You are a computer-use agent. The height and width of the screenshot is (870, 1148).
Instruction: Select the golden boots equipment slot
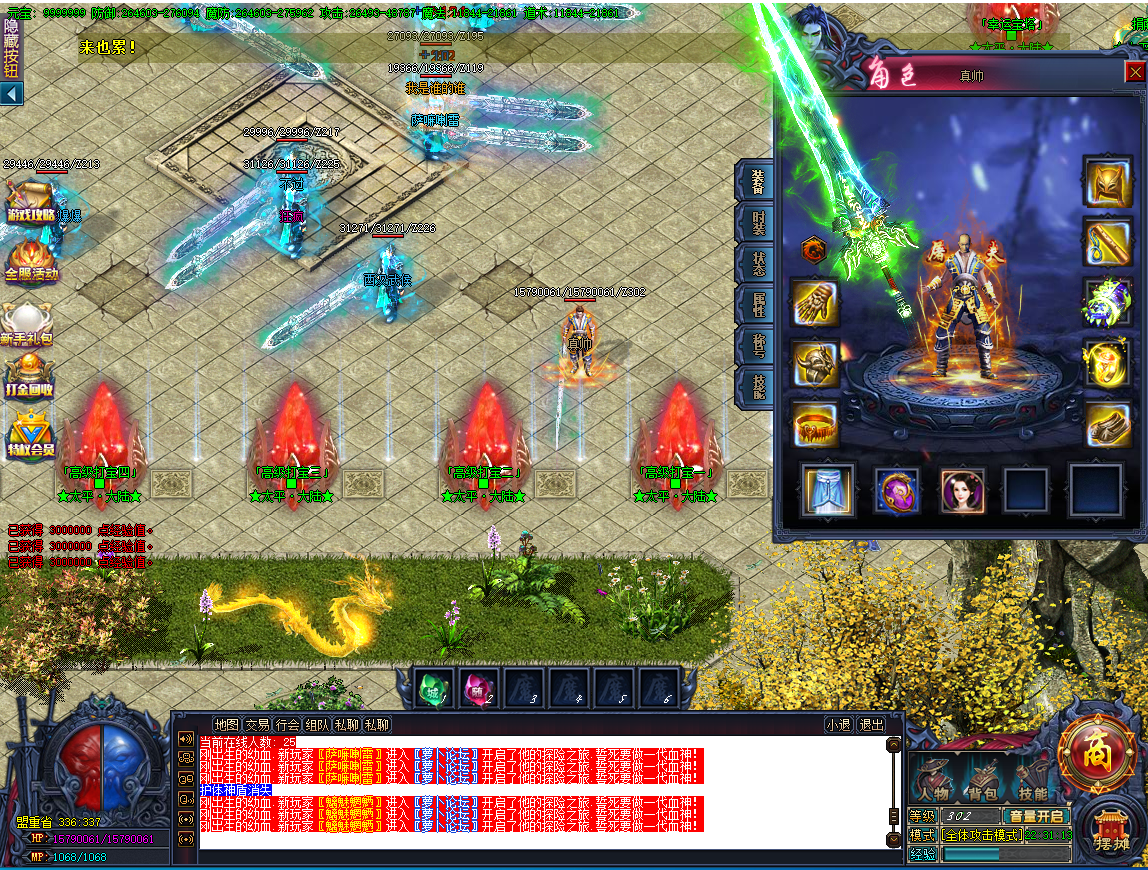tap(1108, 424)
